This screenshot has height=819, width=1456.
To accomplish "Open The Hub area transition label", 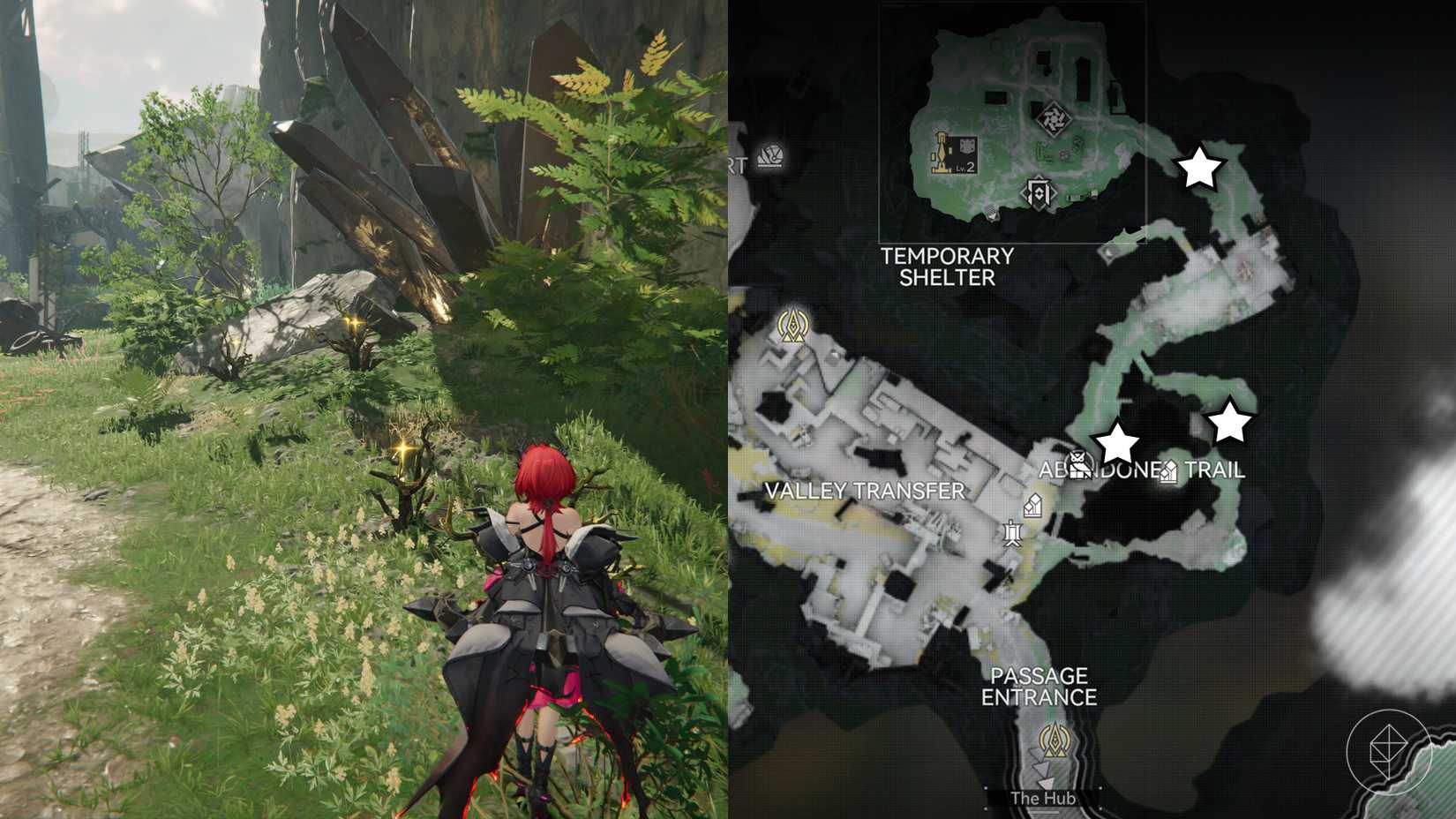I will click(x=1042, y=798).
